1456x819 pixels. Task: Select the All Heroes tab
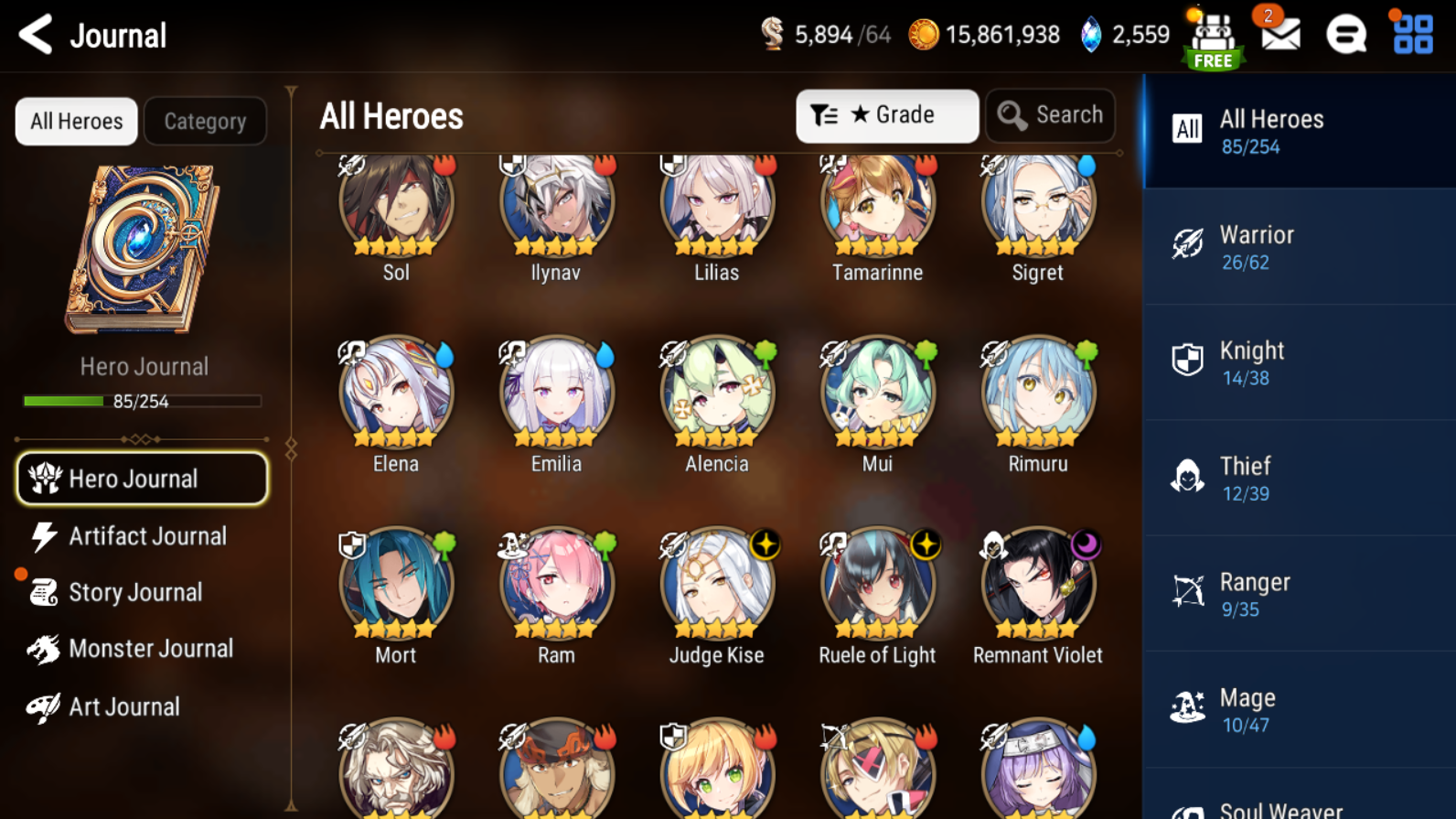click(x=76, y=121)
